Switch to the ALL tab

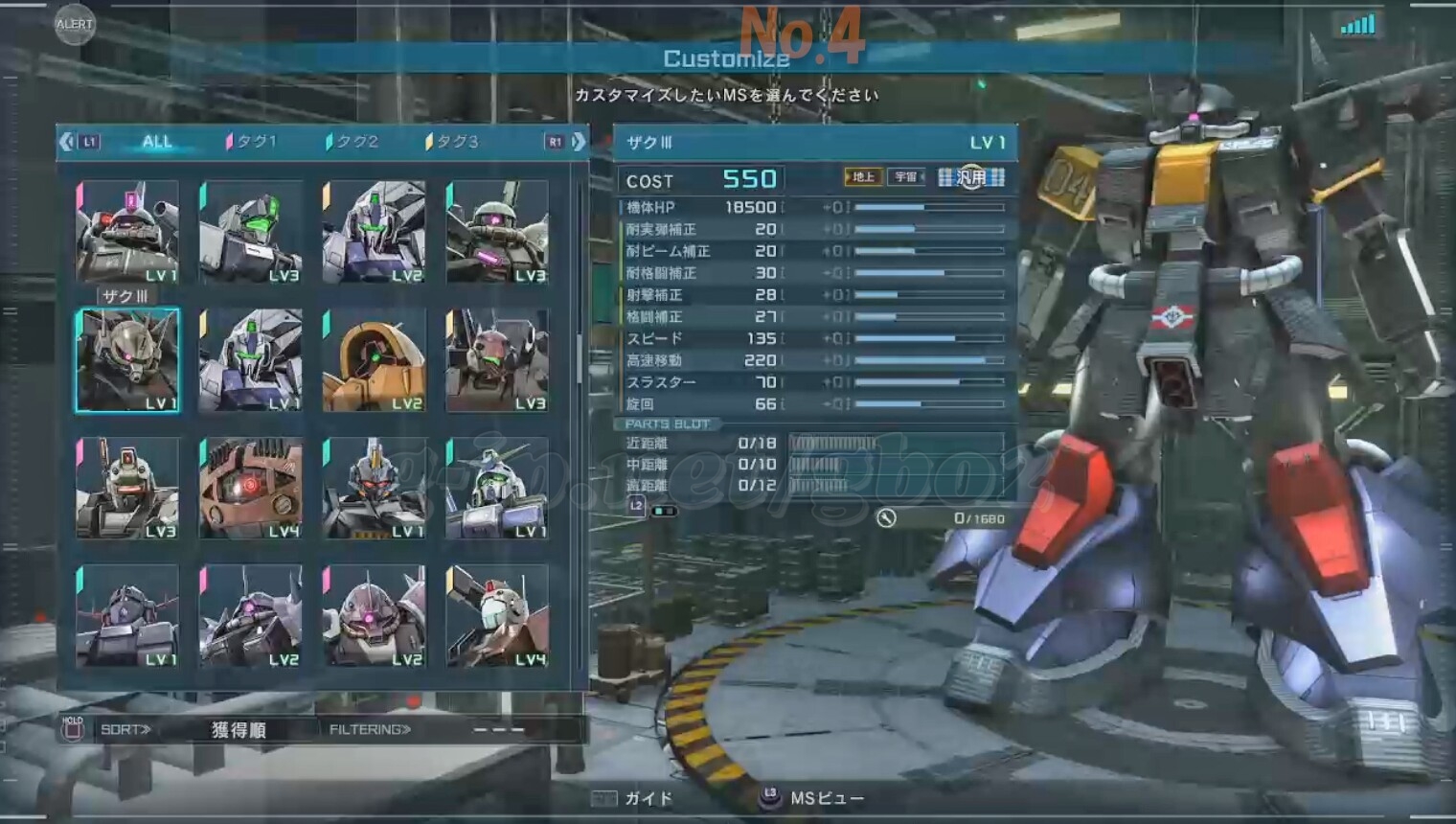pos(156,142)
